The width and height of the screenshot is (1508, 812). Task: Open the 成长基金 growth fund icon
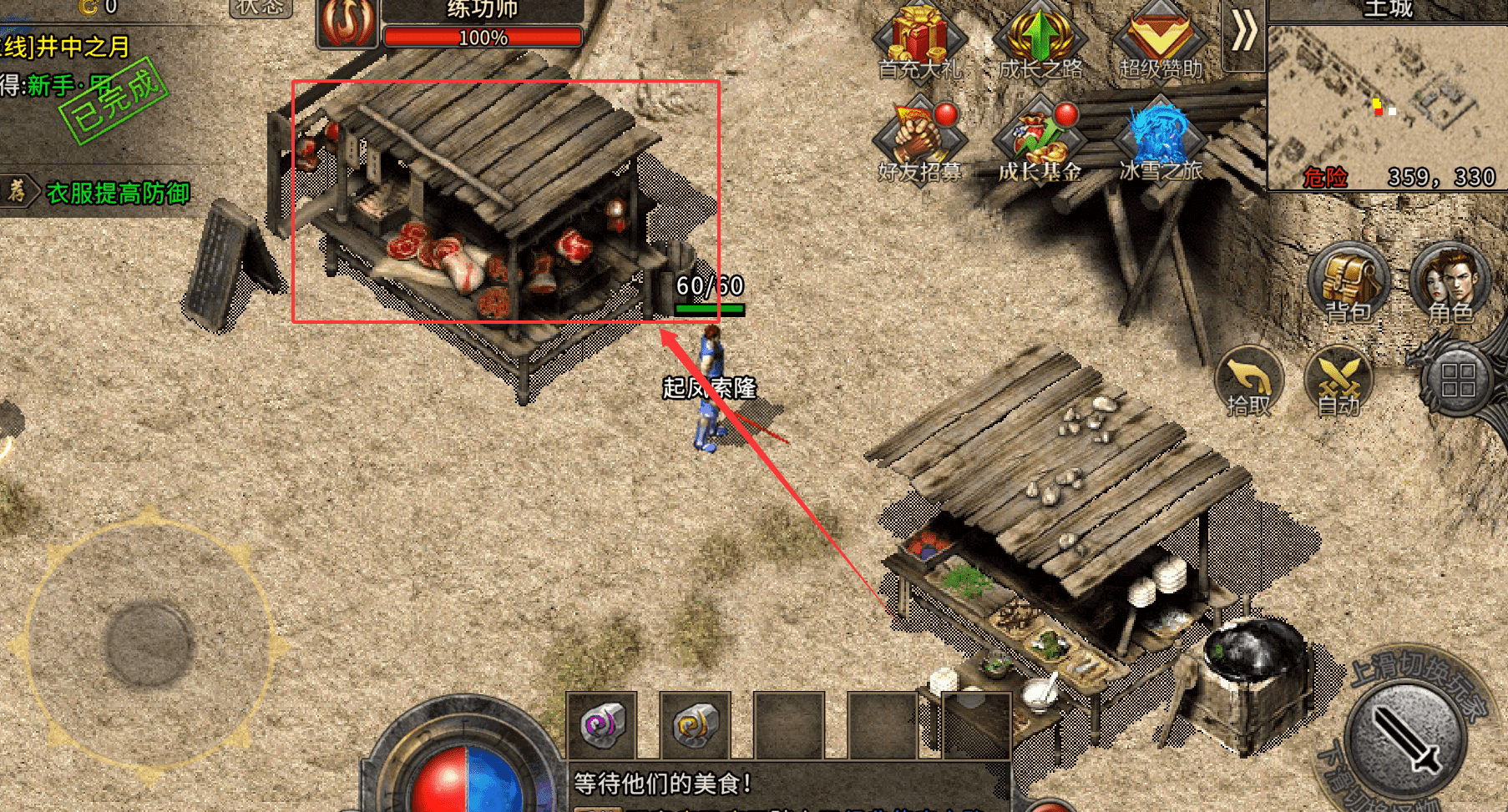click(1040, 140)
